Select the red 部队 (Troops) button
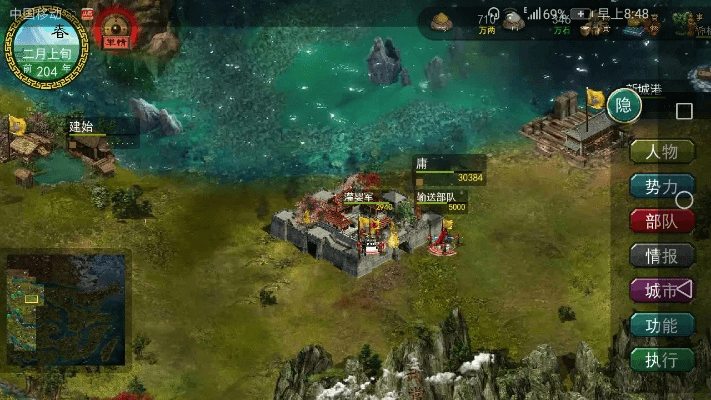This screenshot has height=400, width=711. coord(661,221)
